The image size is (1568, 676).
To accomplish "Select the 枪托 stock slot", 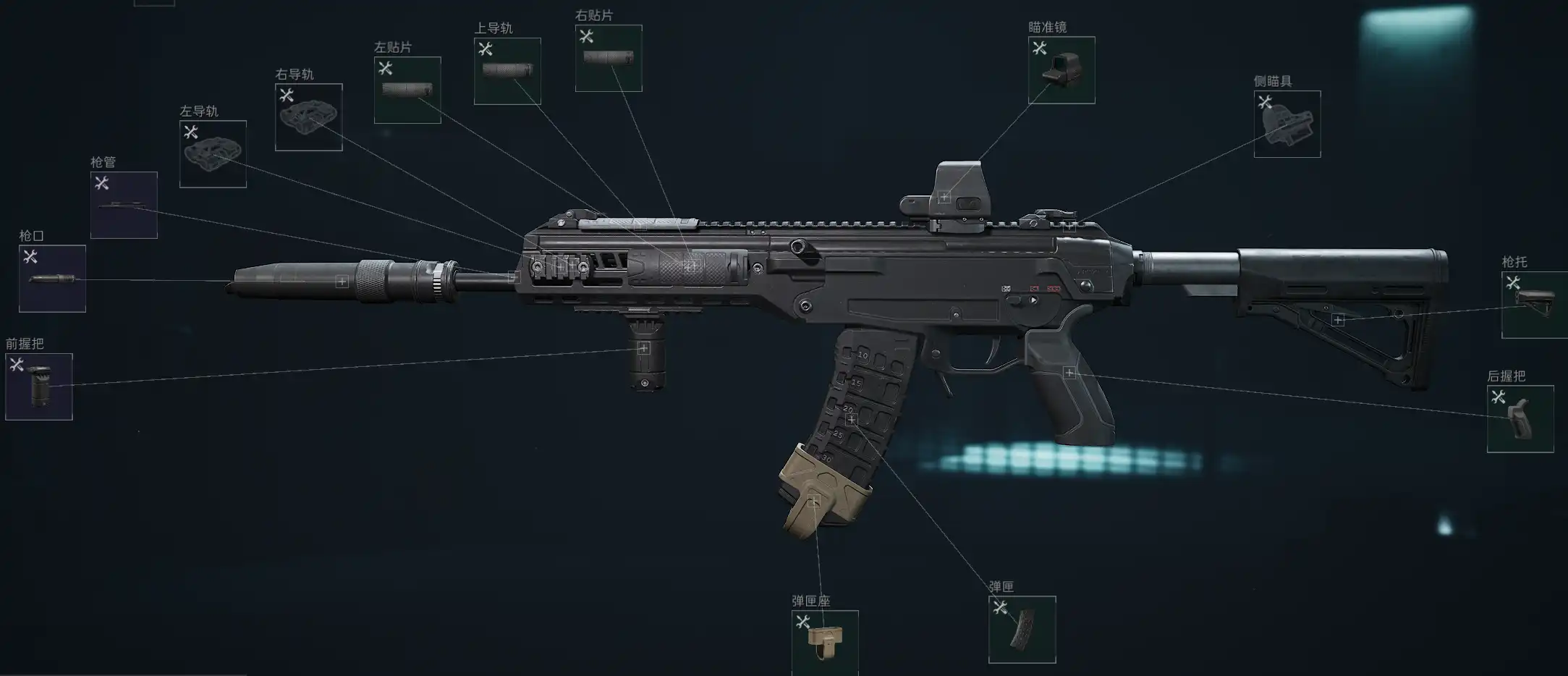I will (1534, 305).
